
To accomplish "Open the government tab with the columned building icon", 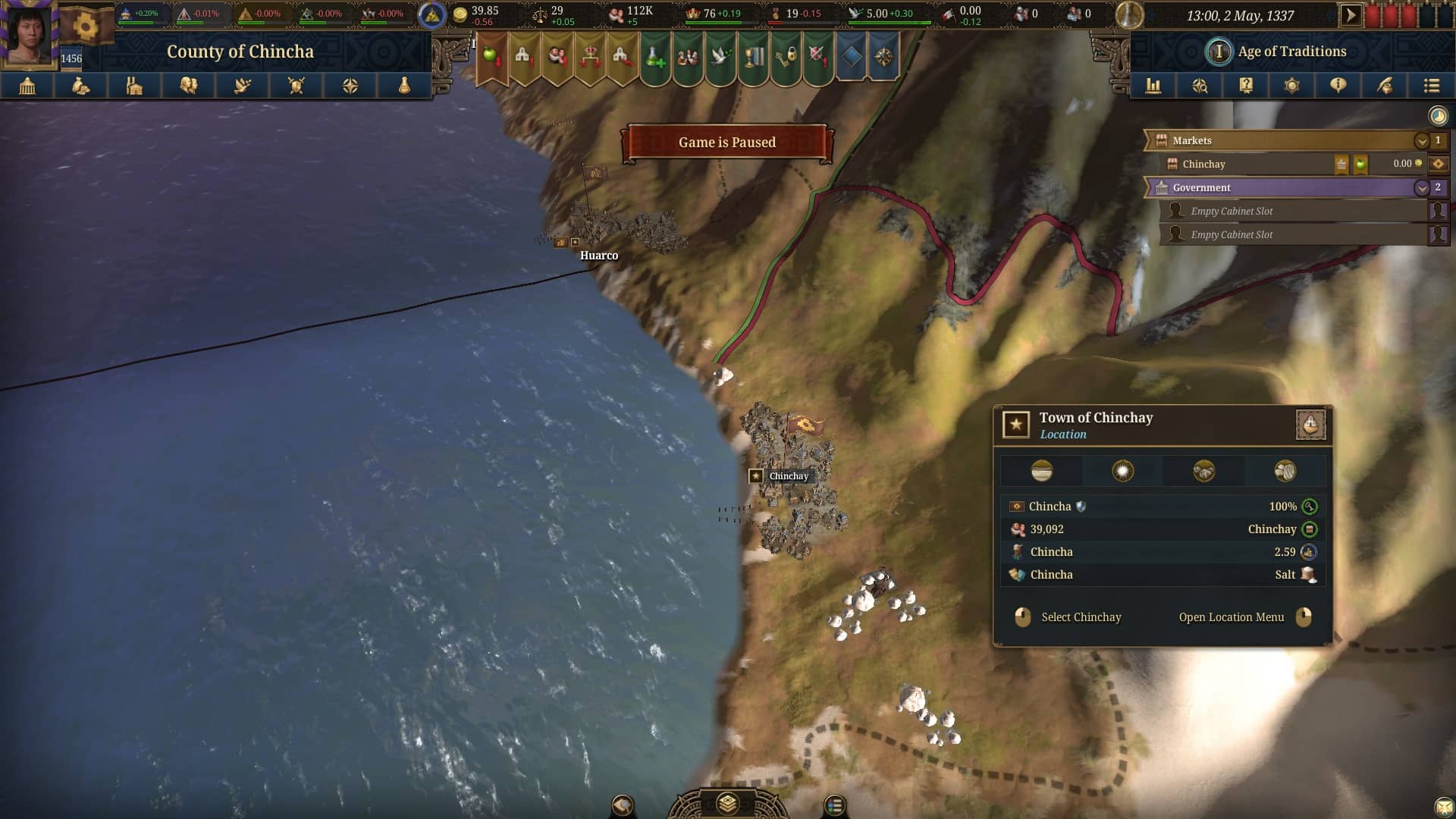I will [x=27, y=86].
